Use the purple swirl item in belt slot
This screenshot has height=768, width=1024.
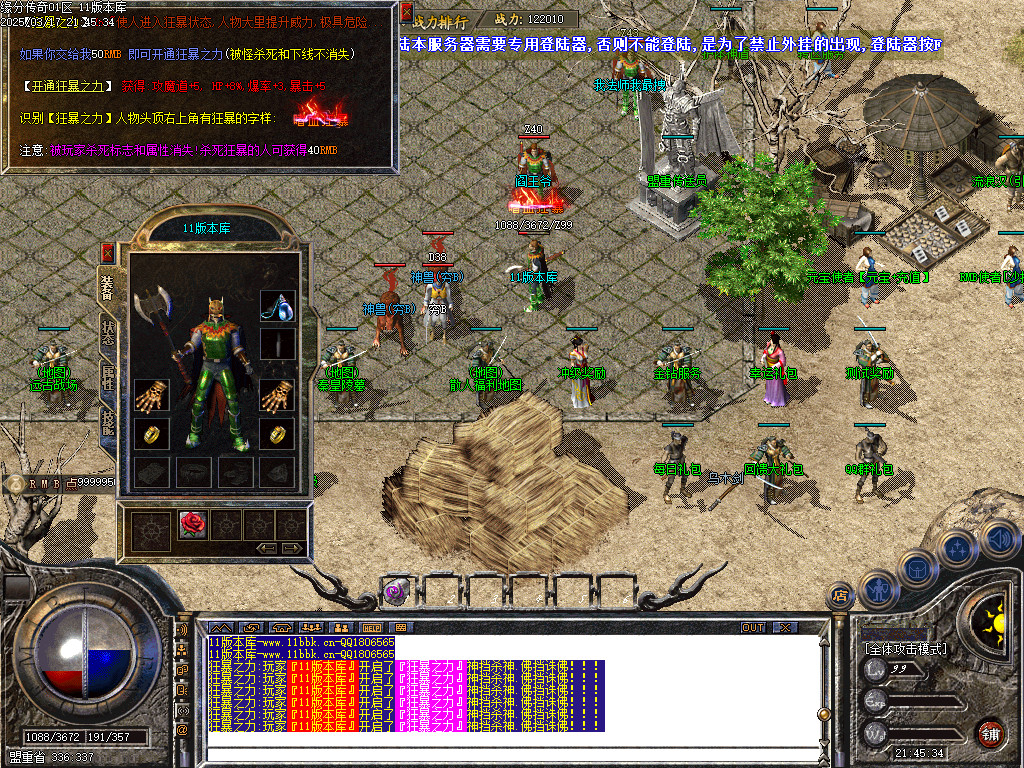point(395,592)
